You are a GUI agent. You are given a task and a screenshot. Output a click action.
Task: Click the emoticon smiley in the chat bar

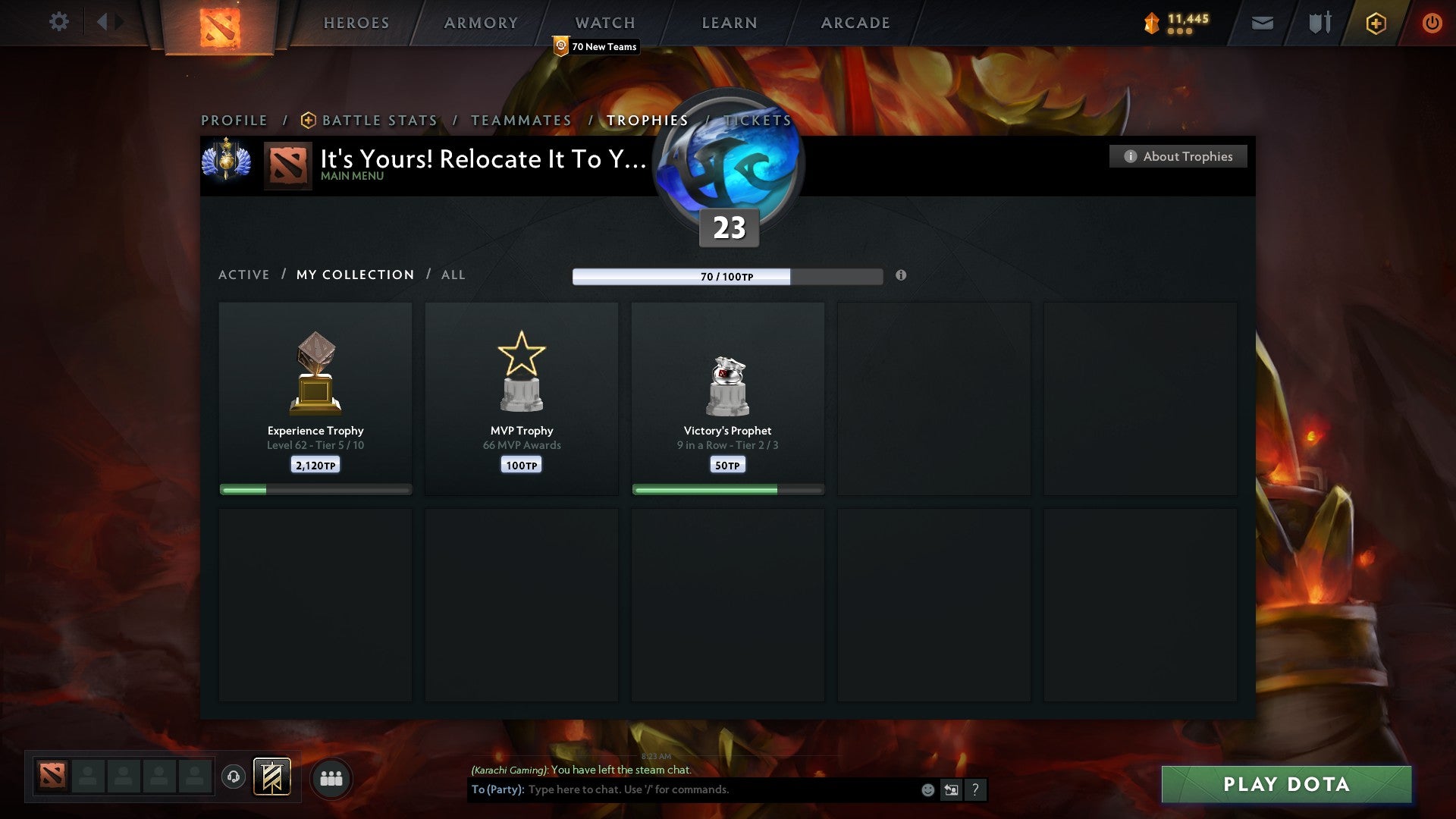click(927, 789)
